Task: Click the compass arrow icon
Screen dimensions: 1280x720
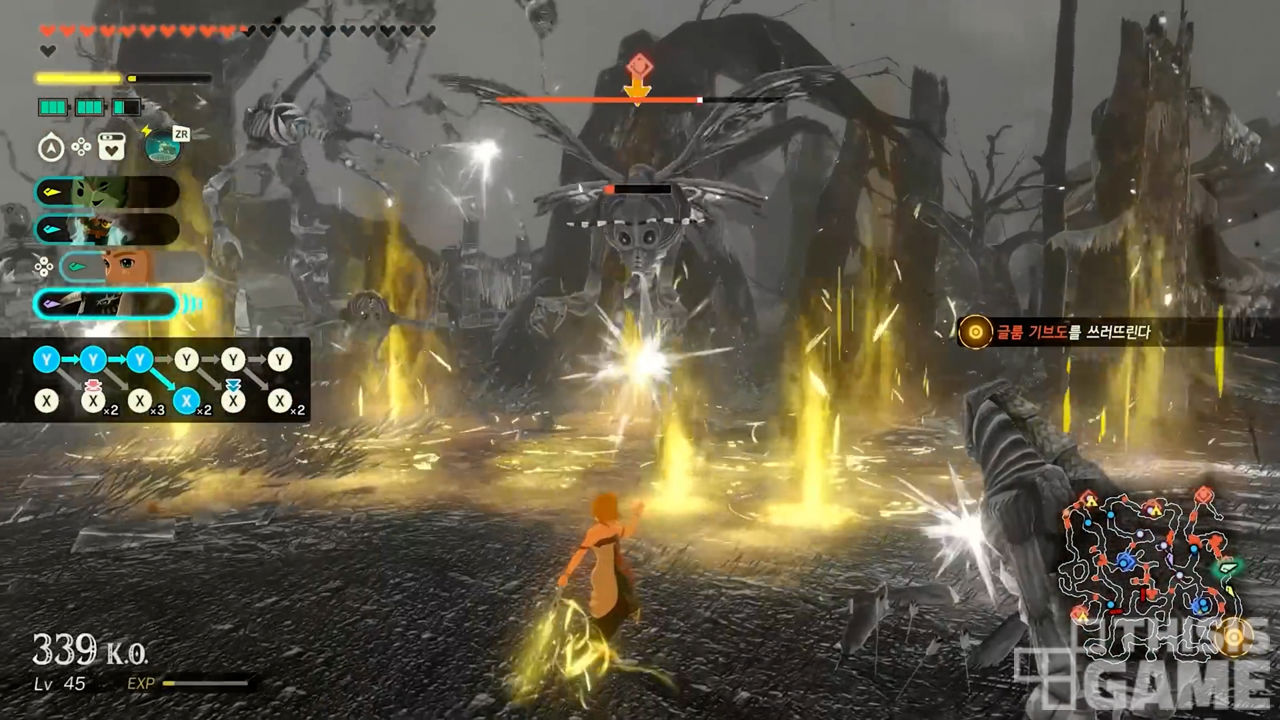Action: (x=51, y=148)
